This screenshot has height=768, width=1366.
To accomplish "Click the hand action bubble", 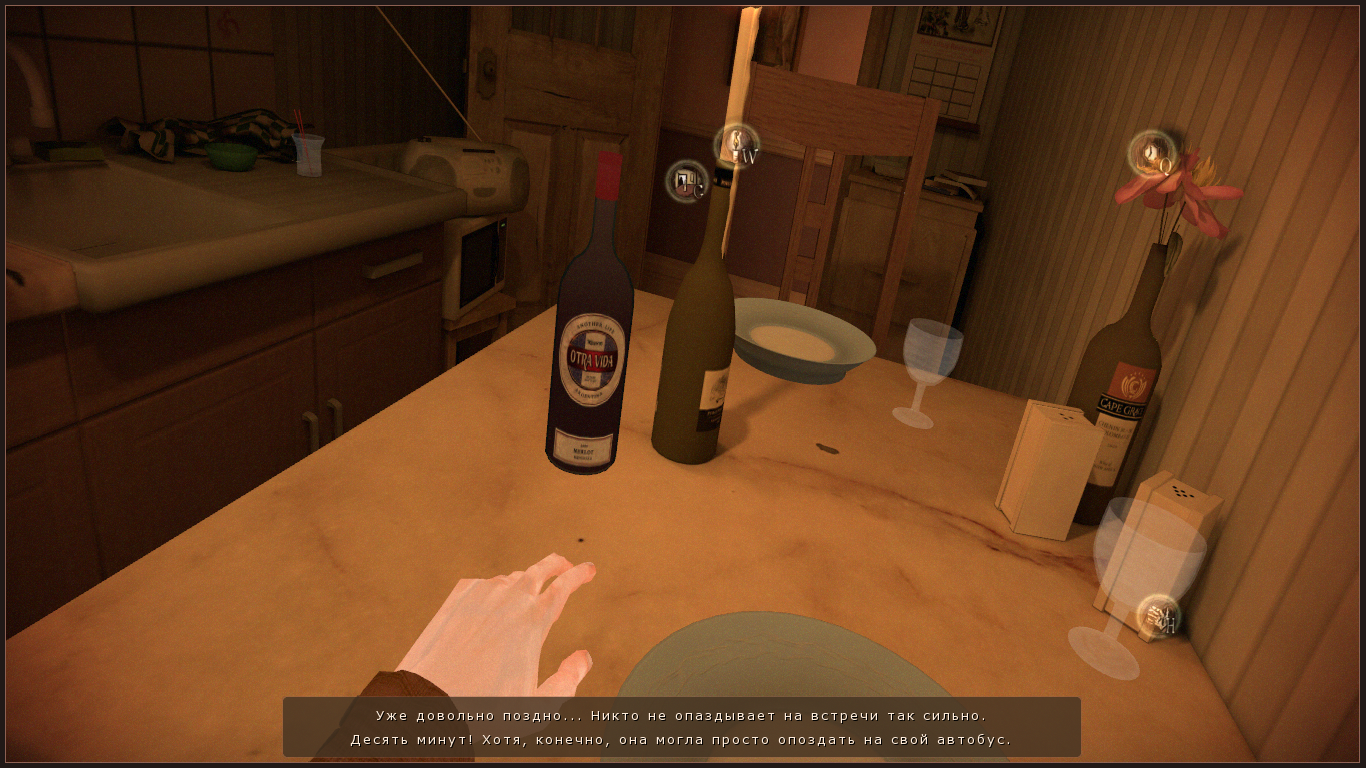I will click(1158, 616).
